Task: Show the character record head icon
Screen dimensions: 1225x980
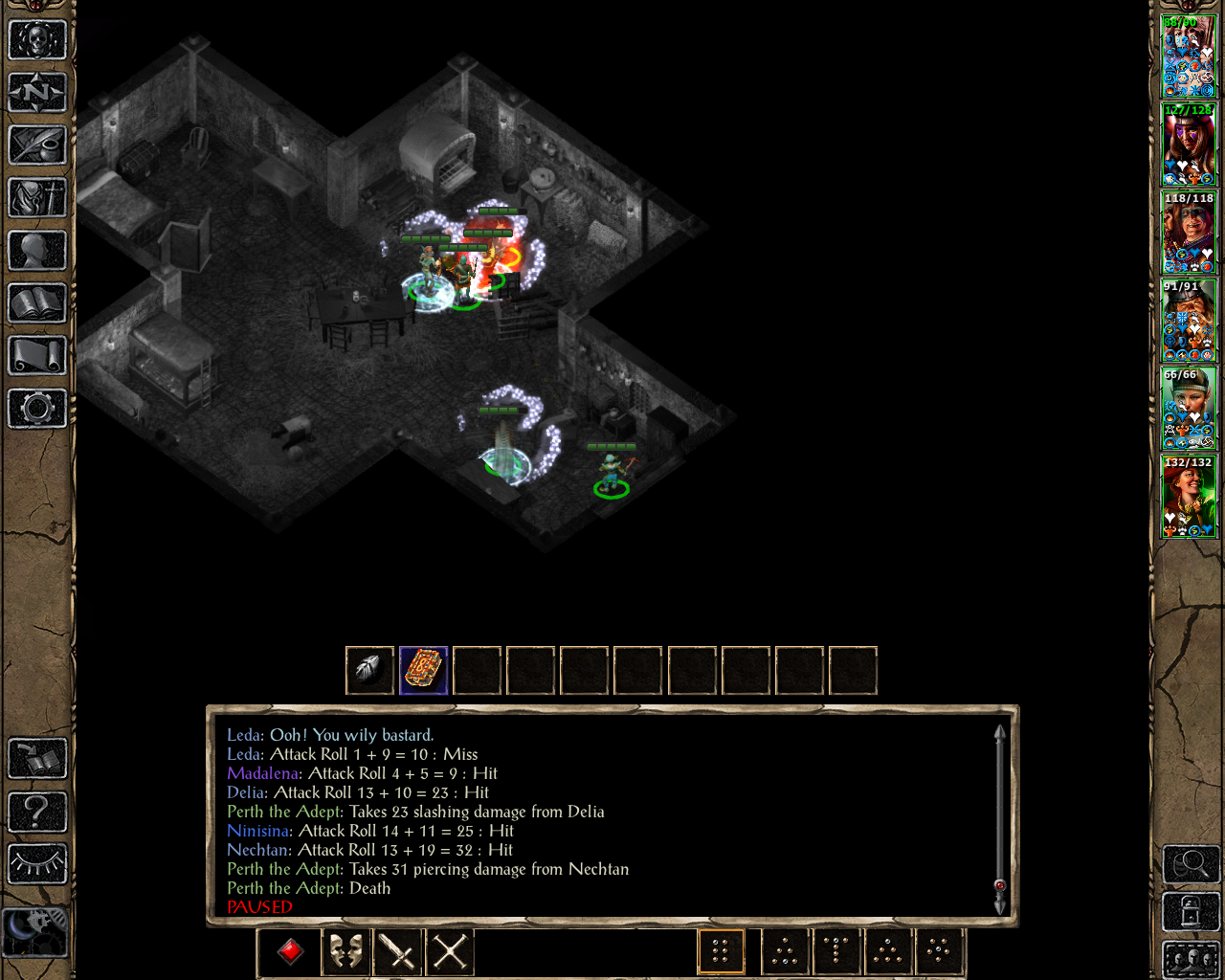Action: (37, 251)
